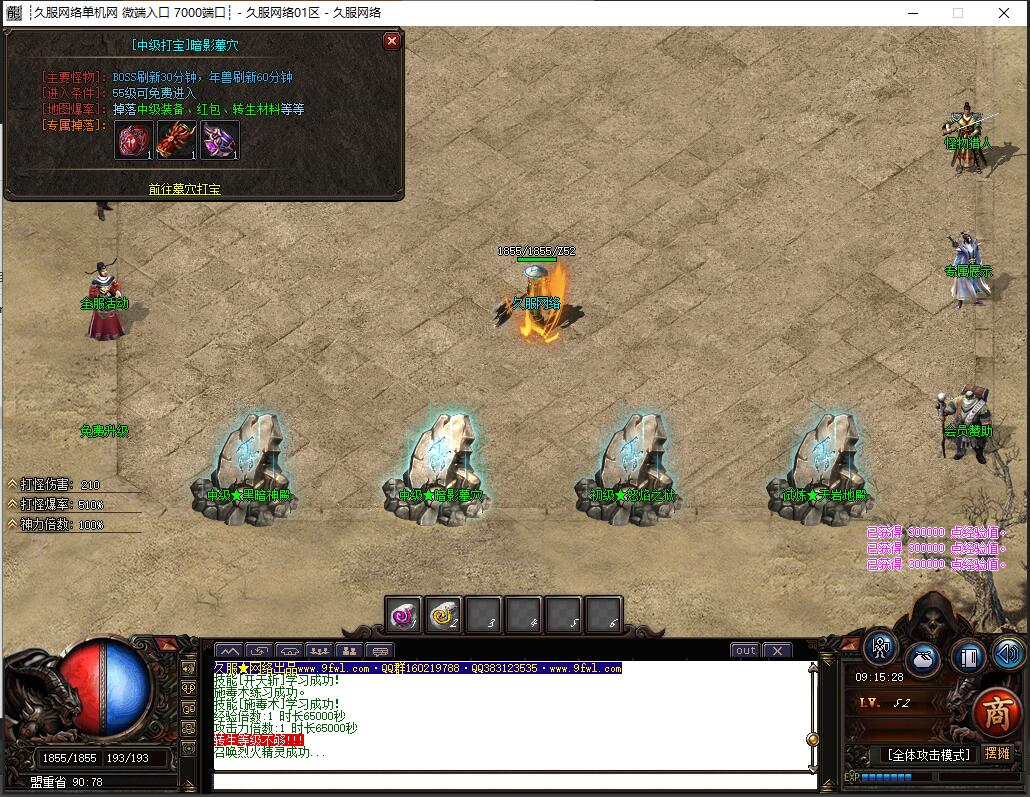Expand the 打怪伤害 stat arrow
Screen dimensions: 1030x797
coord(13,484)
